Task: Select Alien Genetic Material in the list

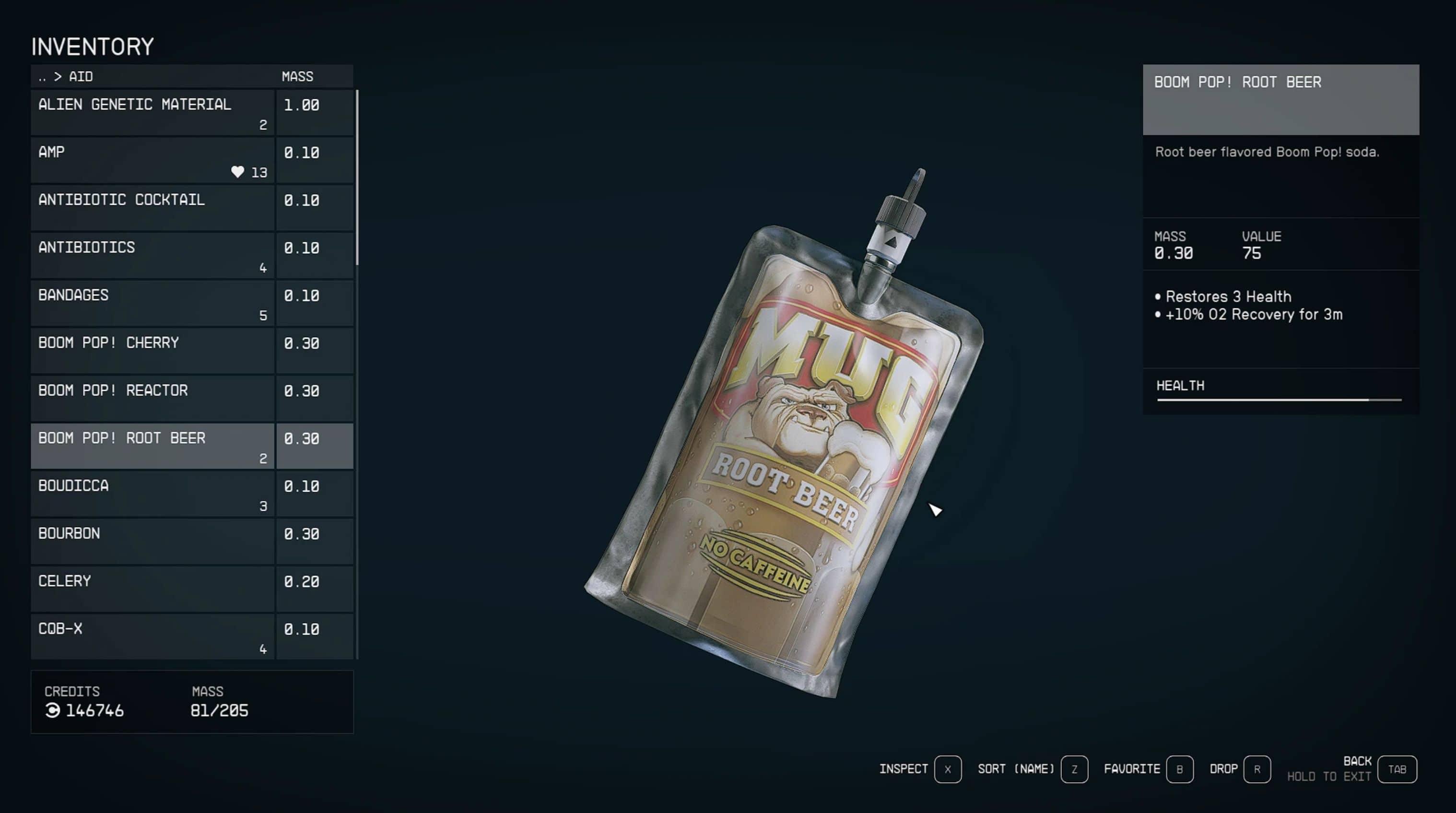Action: [153, 113]
